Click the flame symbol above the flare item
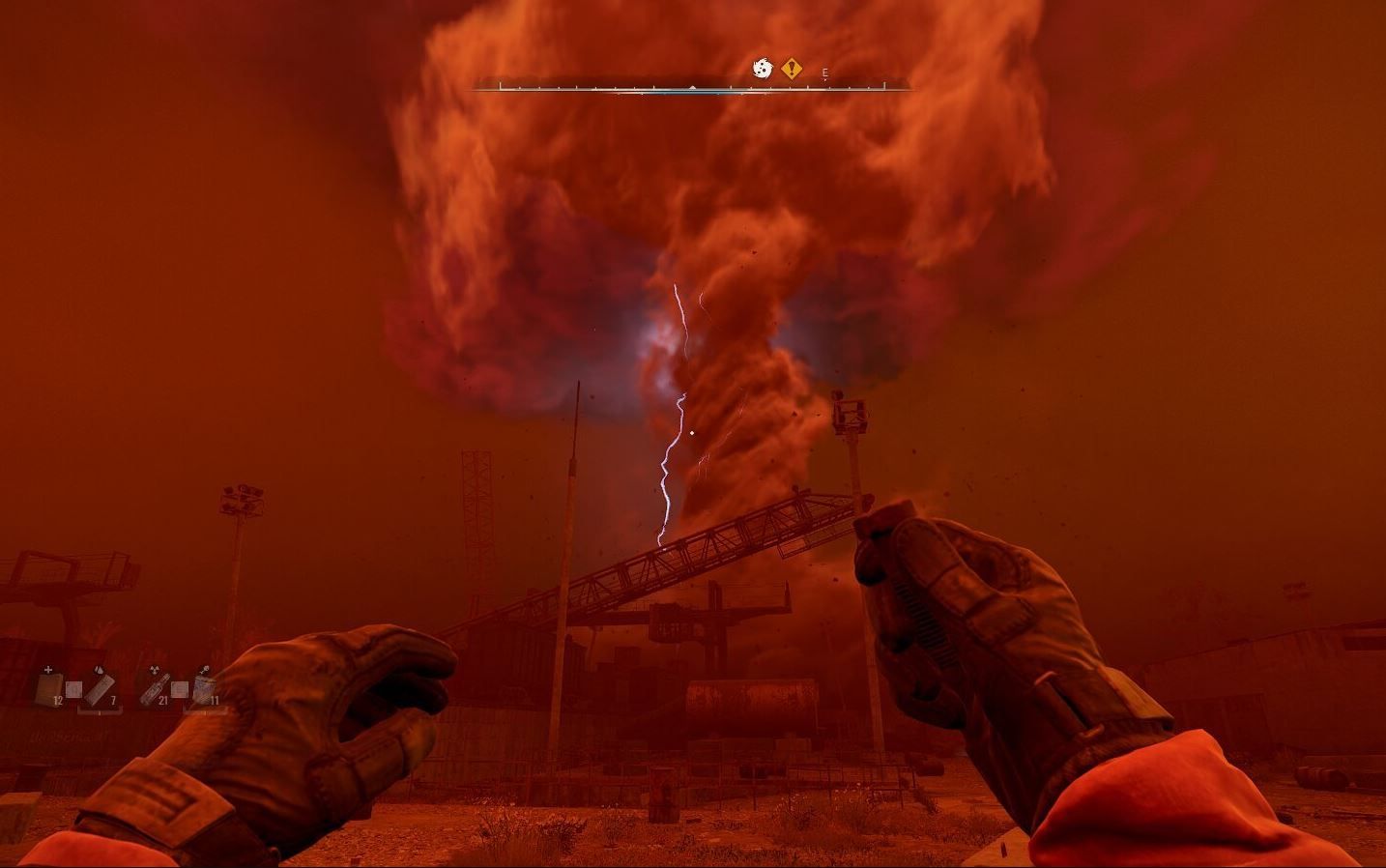The image size is (1386, 868). 99,670
